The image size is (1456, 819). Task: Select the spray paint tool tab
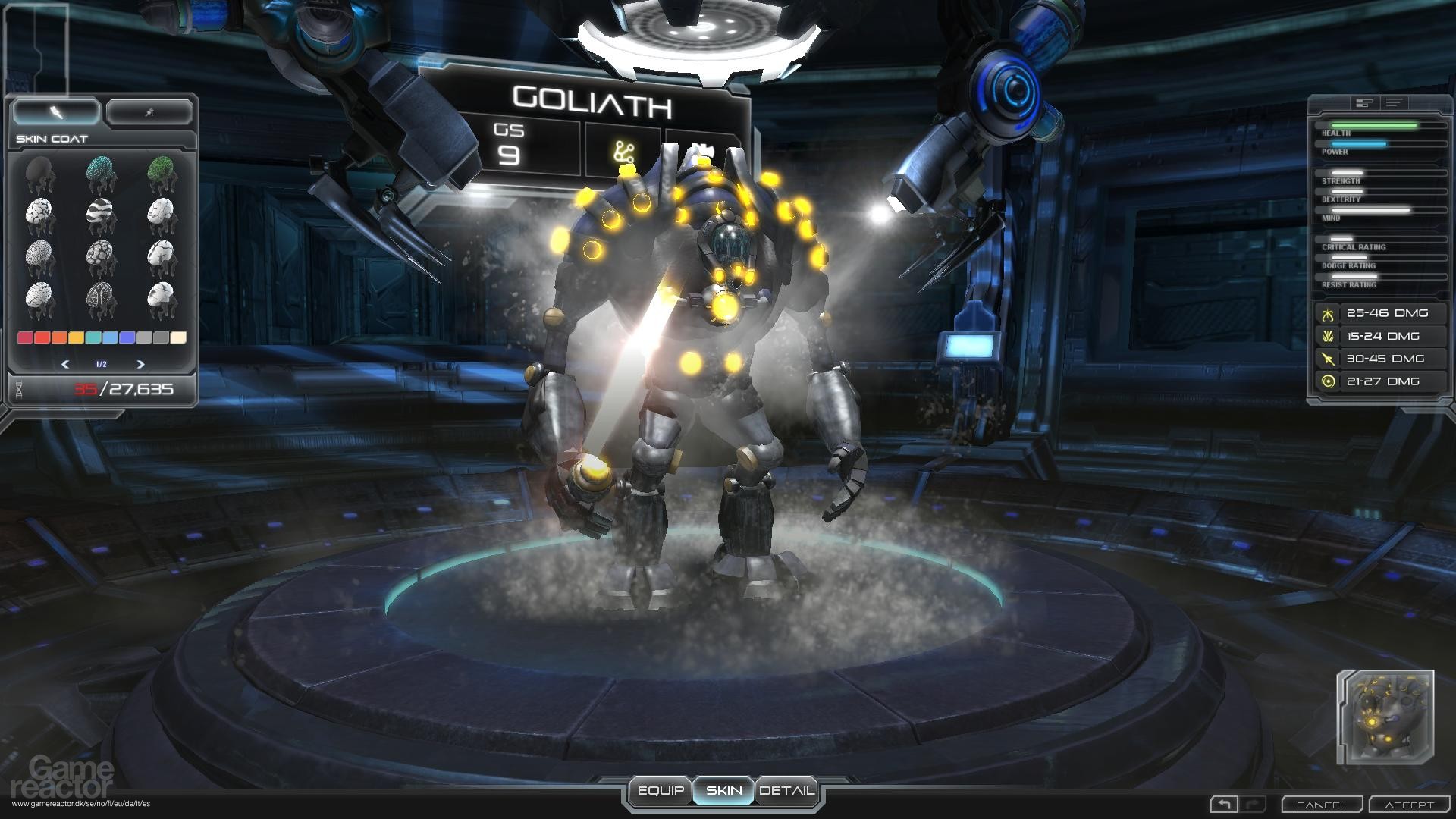(150, 111)
